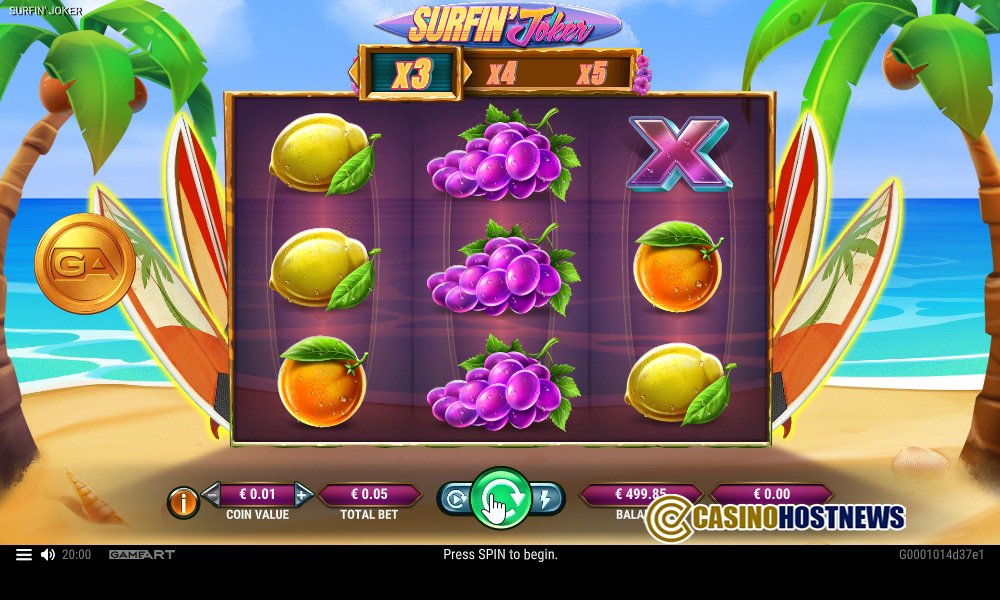Activate the lightning bolt turbo spin

point(547,497)
